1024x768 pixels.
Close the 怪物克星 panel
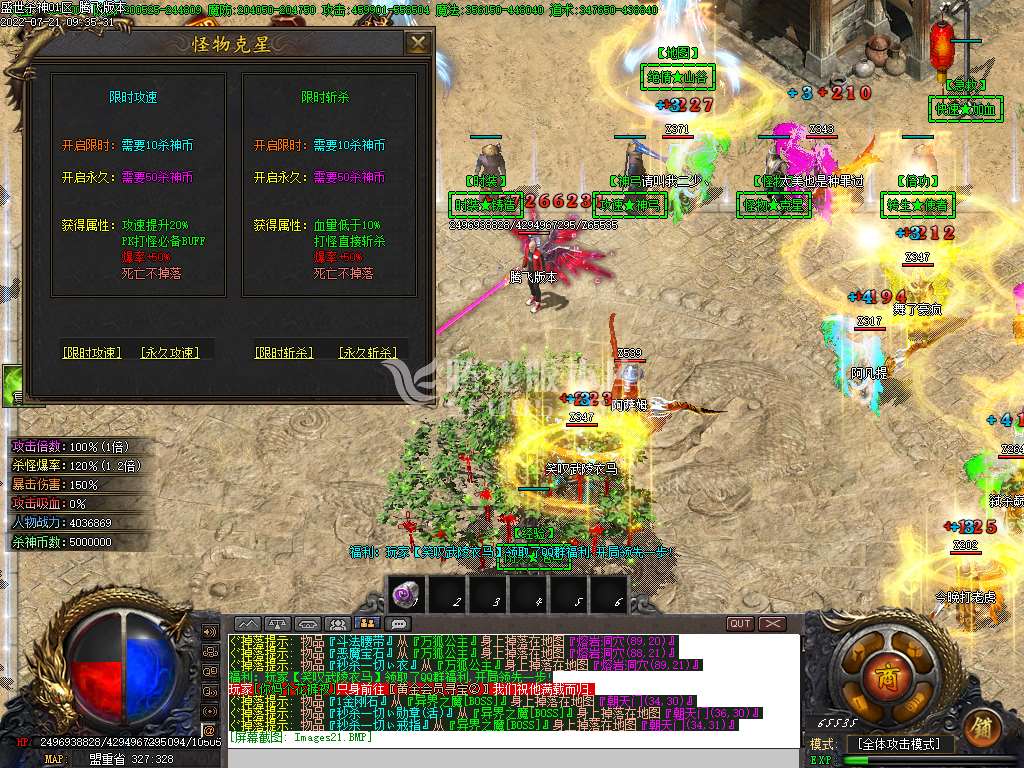point(418,43)
